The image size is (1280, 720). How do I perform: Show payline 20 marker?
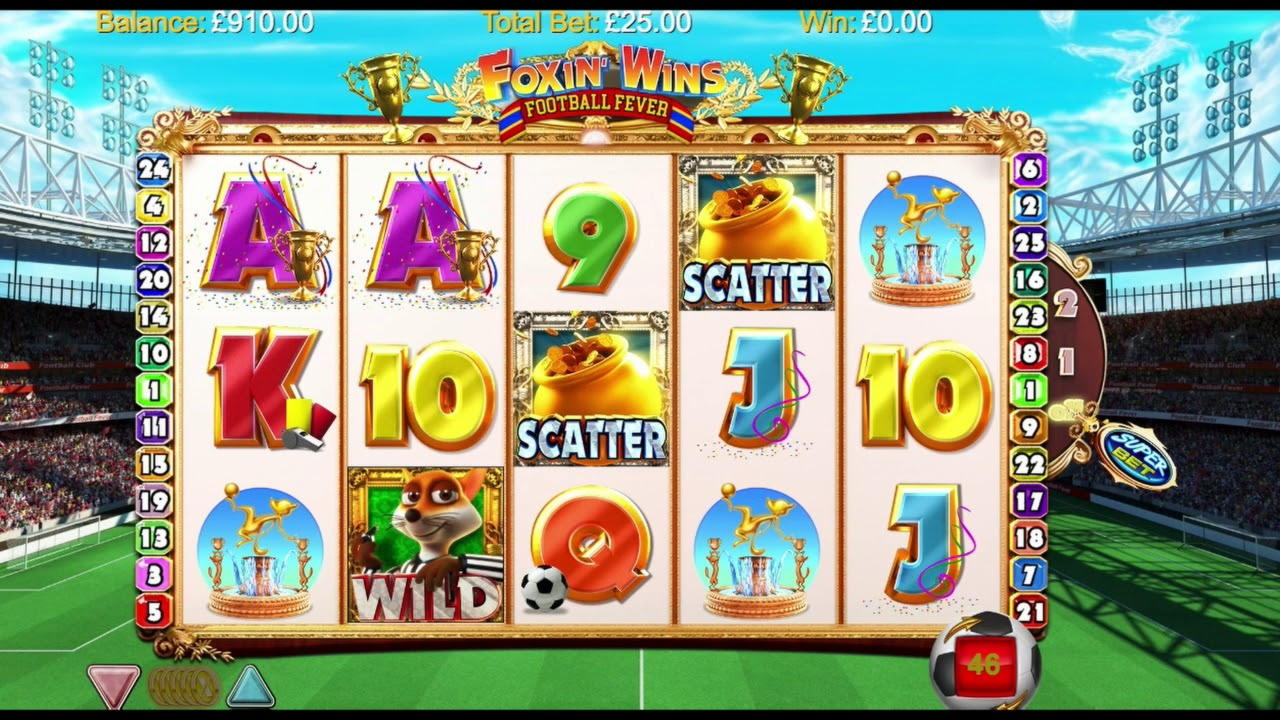[154, 280]
